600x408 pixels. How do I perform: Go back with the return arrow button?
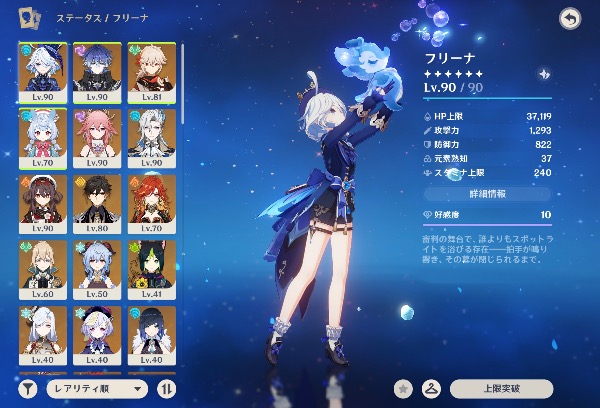point(570,17)
